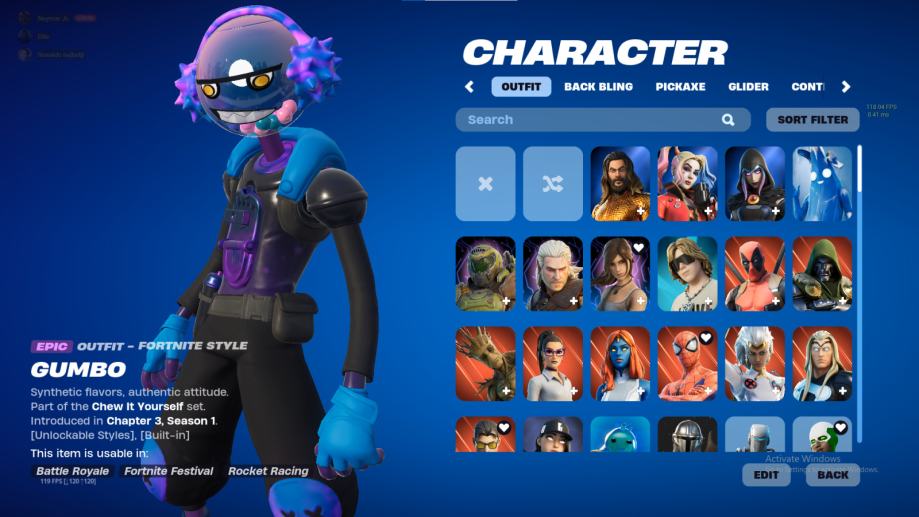This screenshot has height=517, width=919.
Task: Open the Sort Filter options
Action: tap(812, 120)
